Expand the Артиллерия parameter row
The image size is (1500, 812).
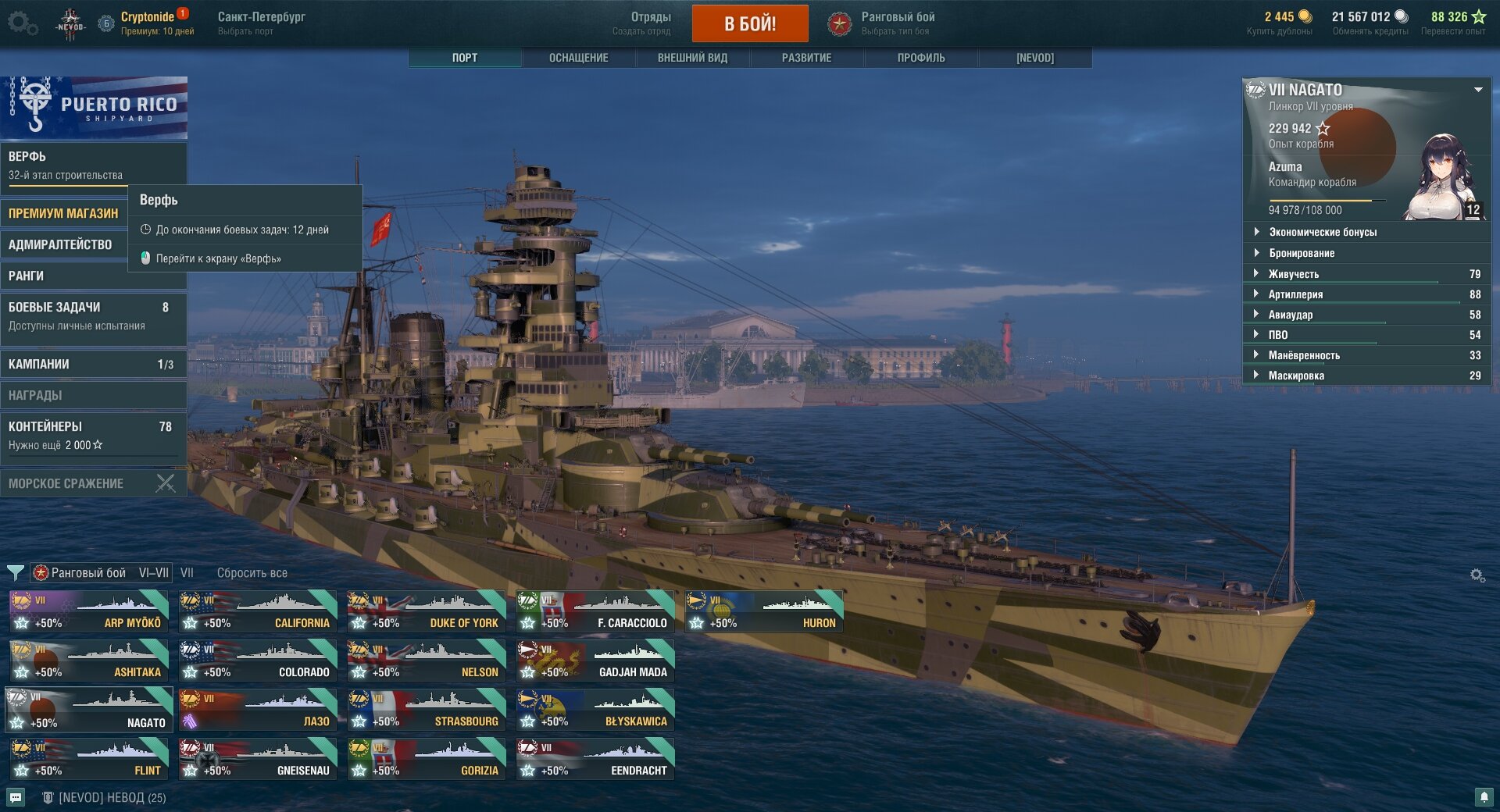1295,294
